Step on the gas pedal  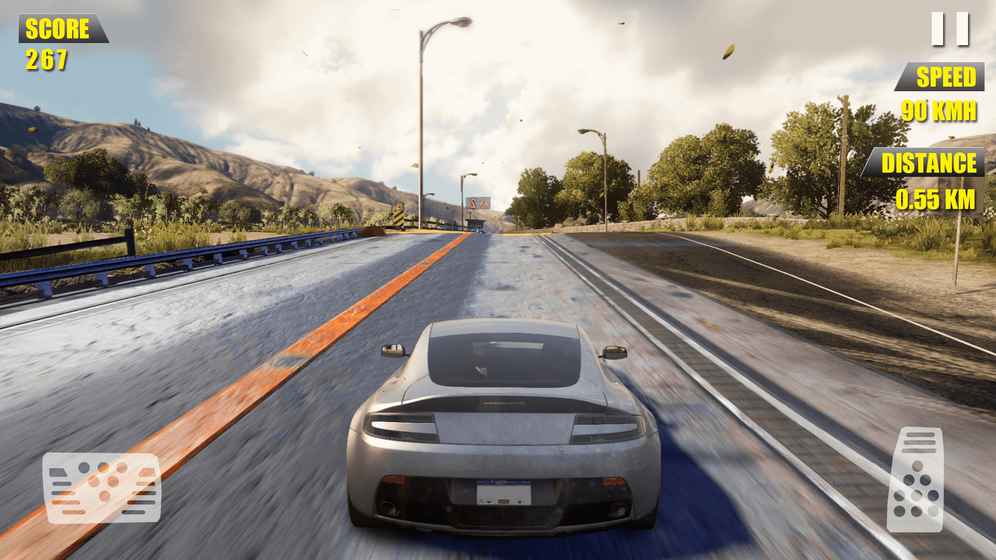[x=915, y=478]
